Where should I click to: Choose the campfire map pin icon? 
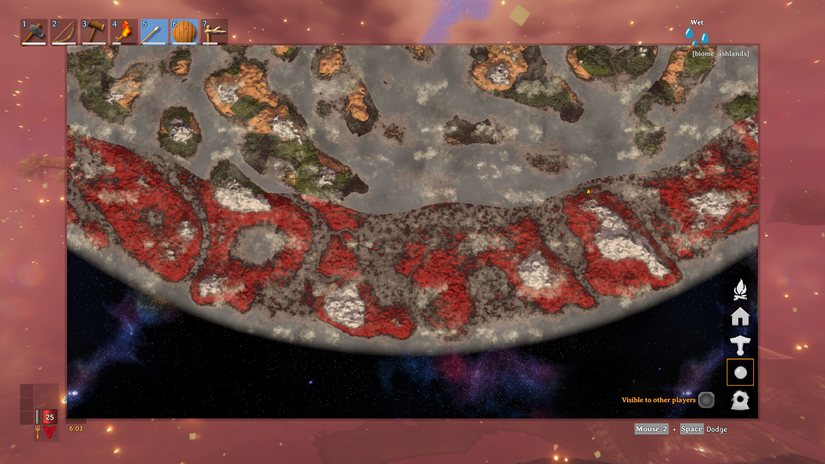pos(740,290)
